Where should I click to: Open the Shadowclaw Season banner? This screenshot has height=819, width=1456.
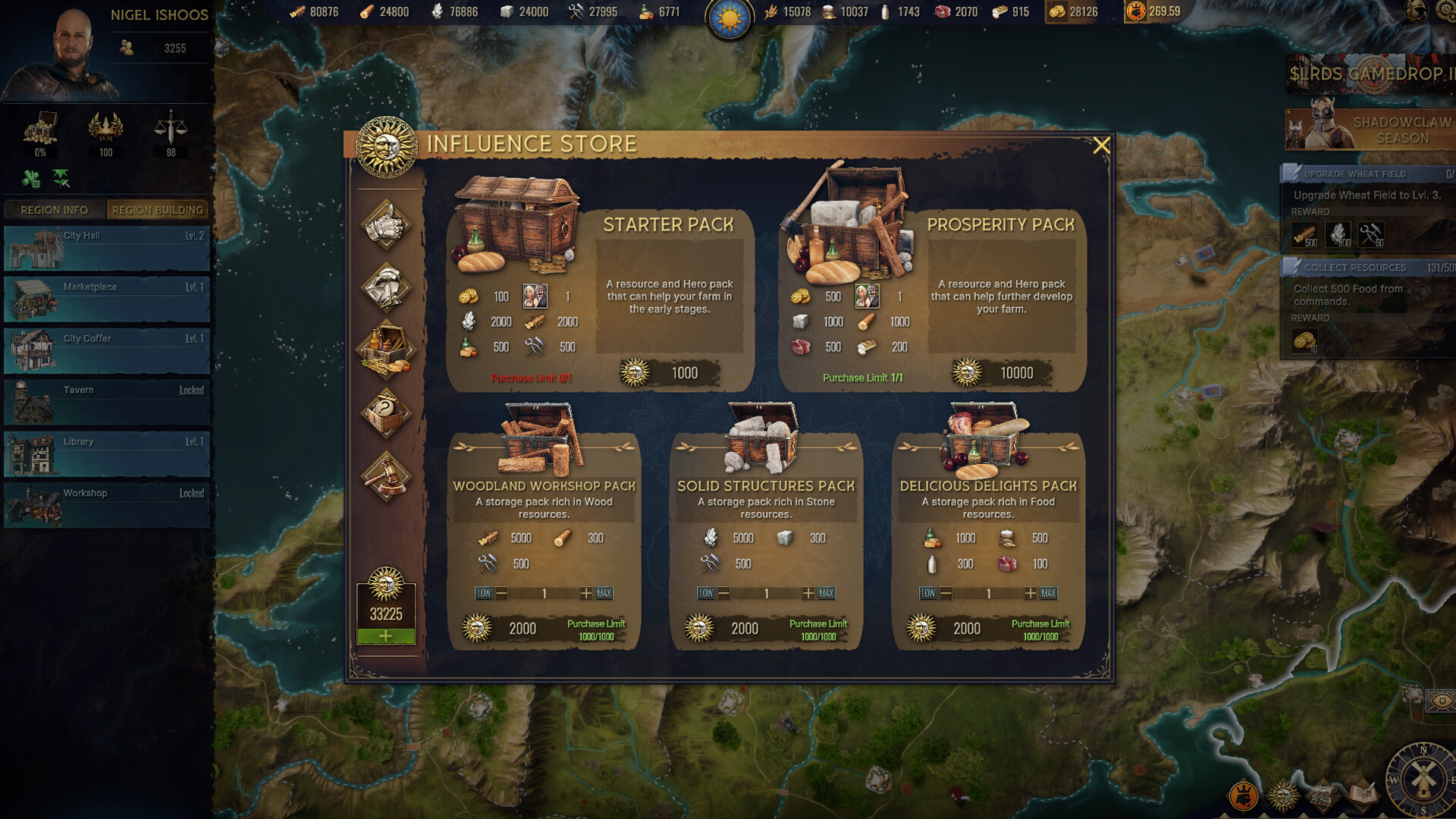(x=1370, y=130)
